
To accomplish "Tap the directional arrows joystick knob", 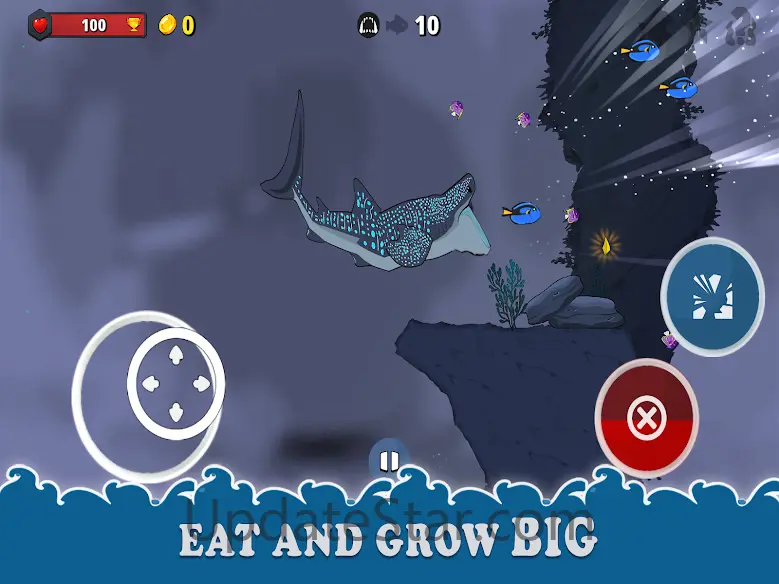I will (175, 382).
